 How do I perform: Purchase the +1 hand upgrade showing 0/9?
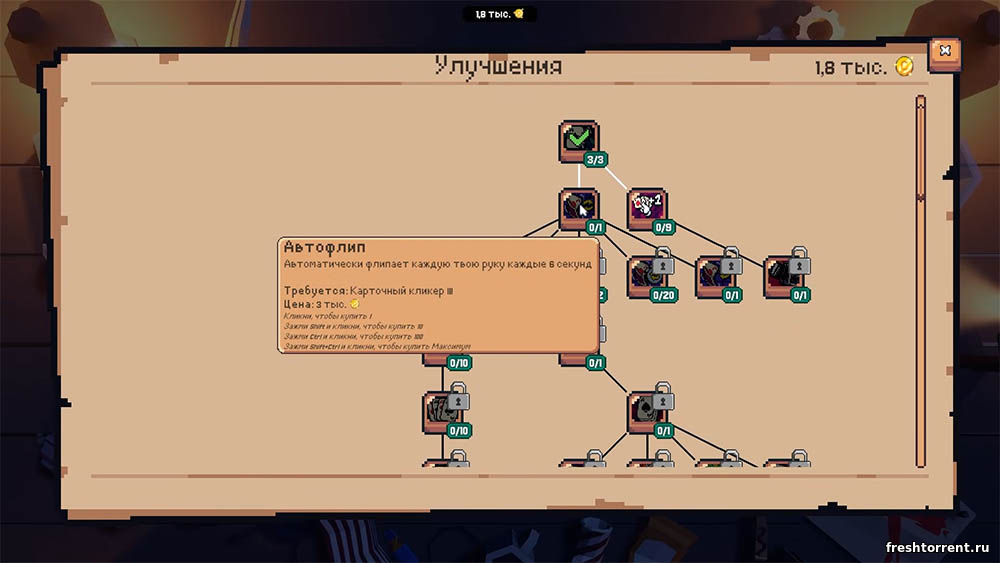pyautogui.click(x=647, y=207)
